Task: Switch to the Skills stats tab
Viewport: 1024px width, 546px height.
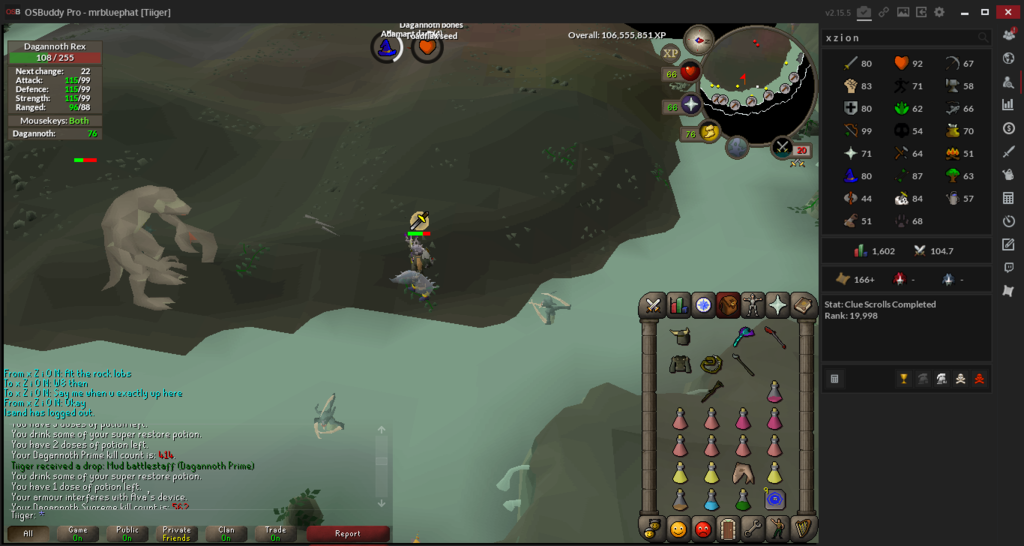Action: 679,305
